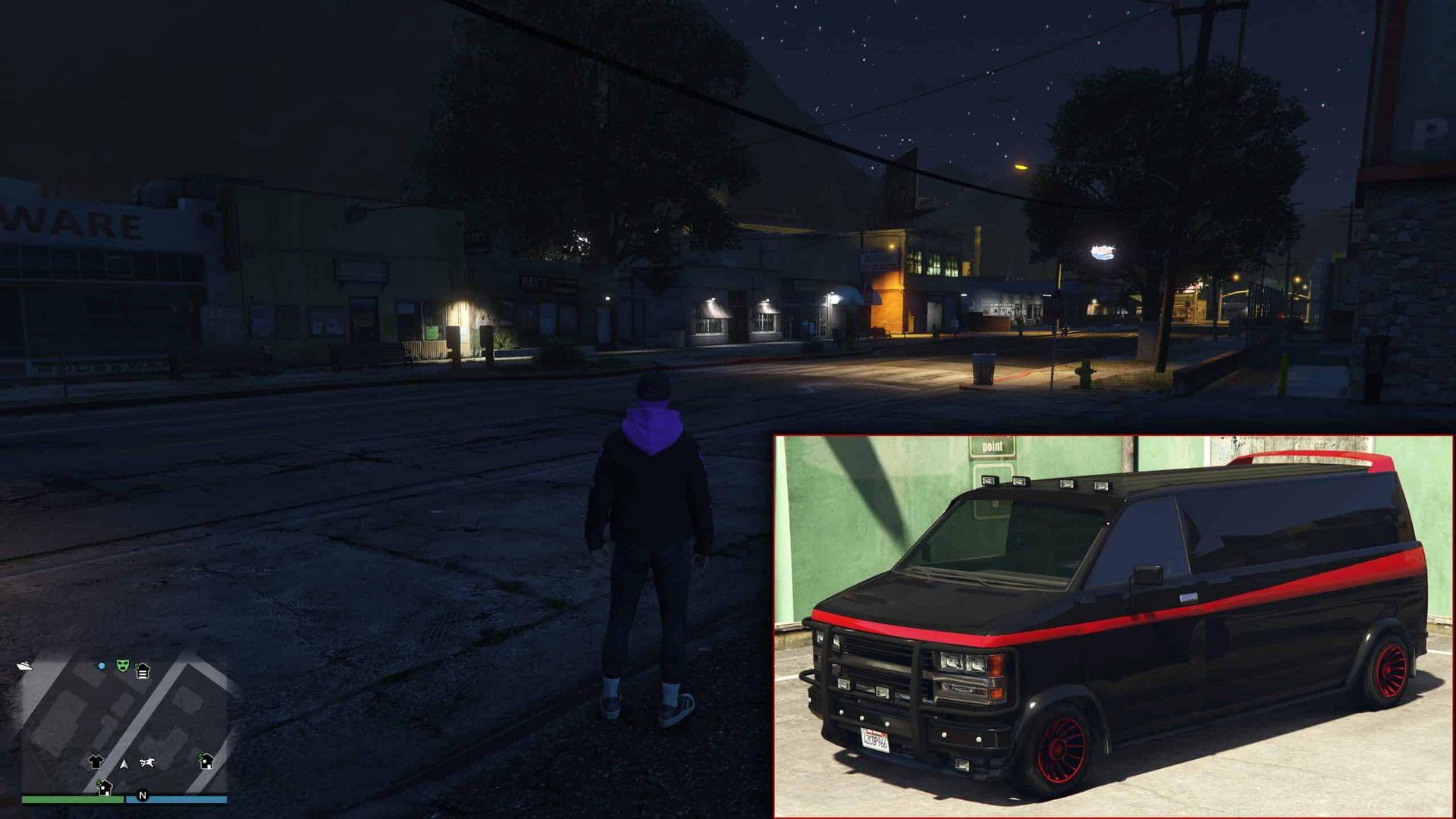
Task: Click the N compass marker on minimap
Action: click(143, 795)
